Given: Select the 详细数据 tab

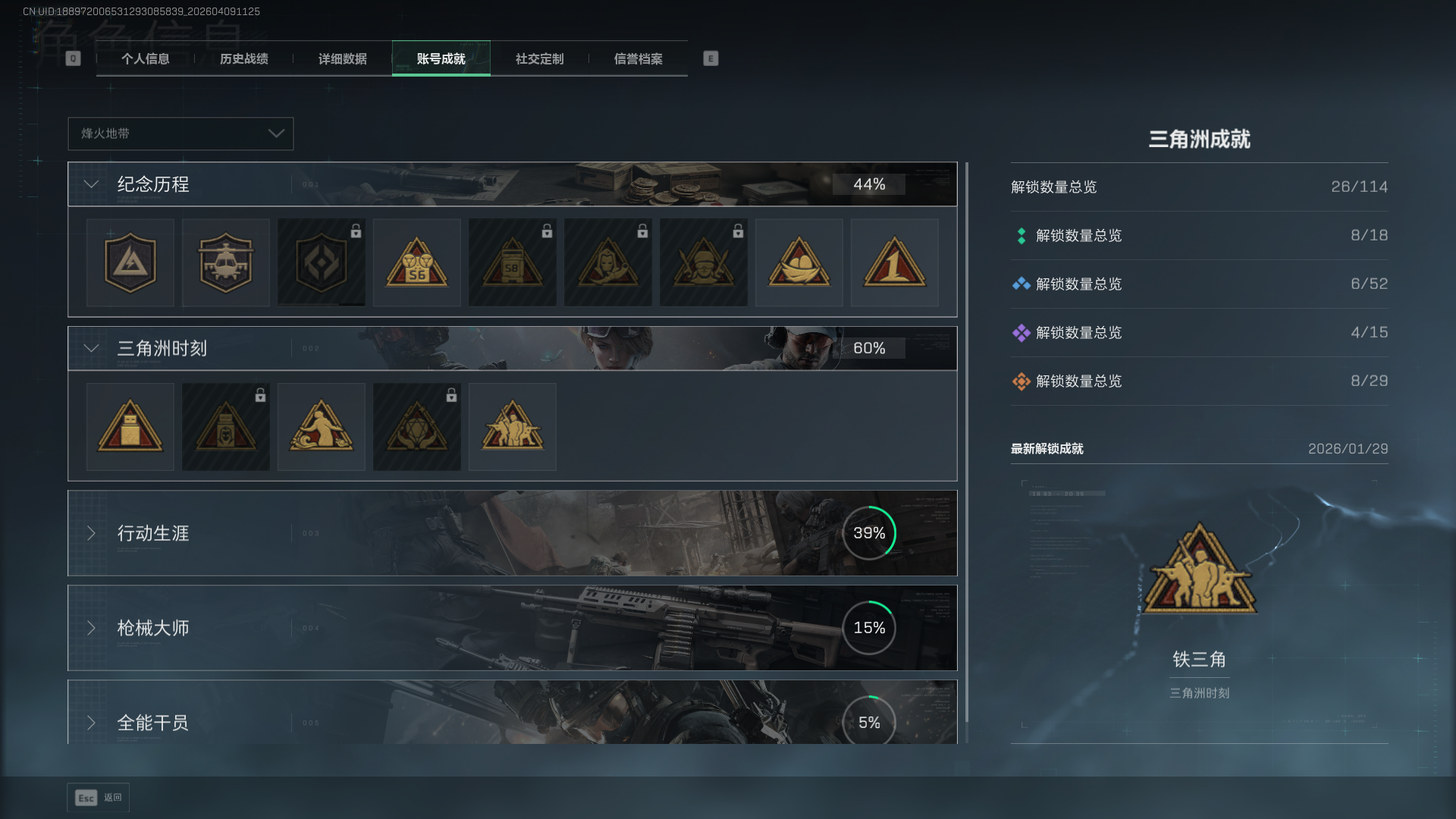Looking at the screenshot, I should (342, 58).
